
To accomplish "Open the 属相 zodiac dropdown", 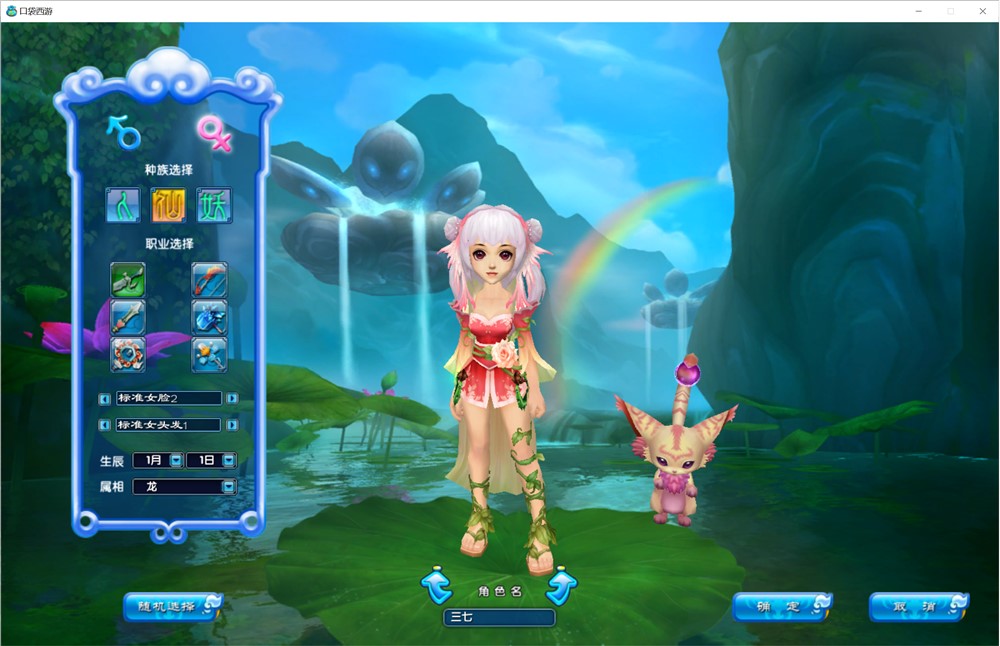I will coord(229,487).
